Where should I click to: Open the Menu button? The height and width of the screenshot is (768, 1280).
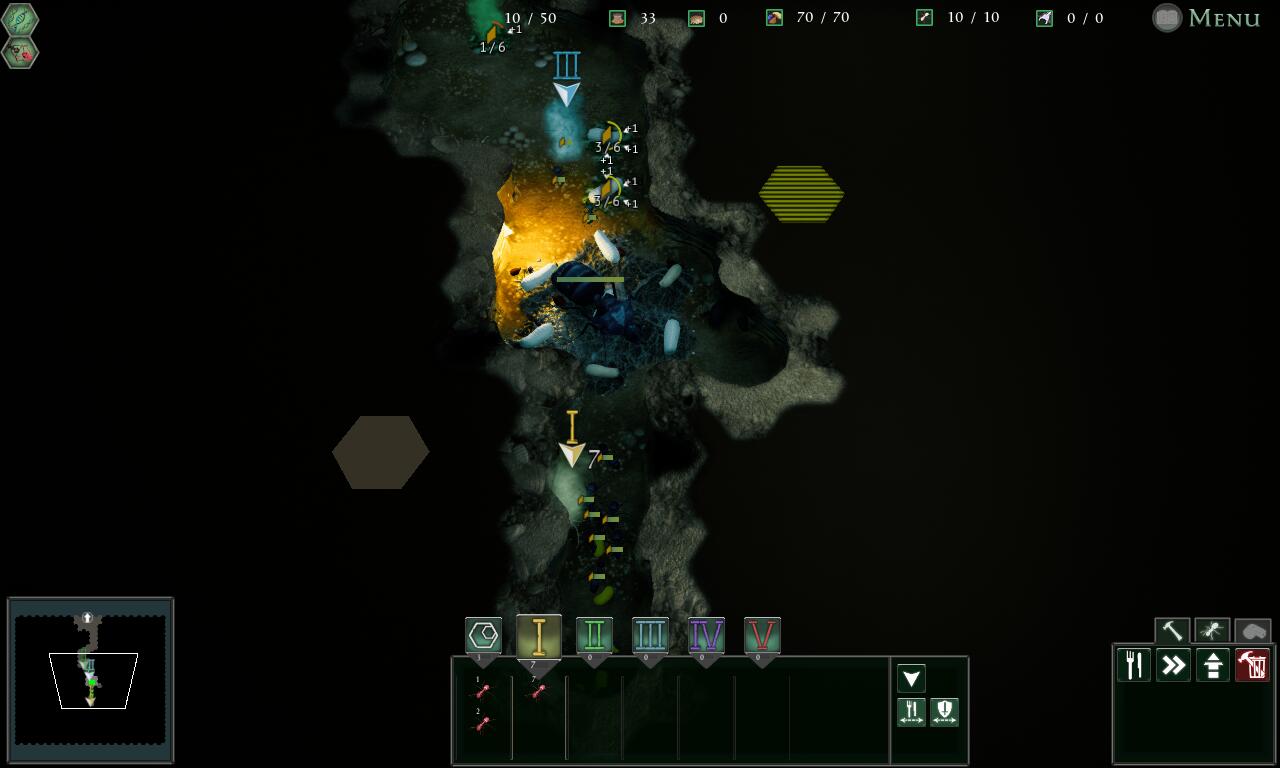1207,18
